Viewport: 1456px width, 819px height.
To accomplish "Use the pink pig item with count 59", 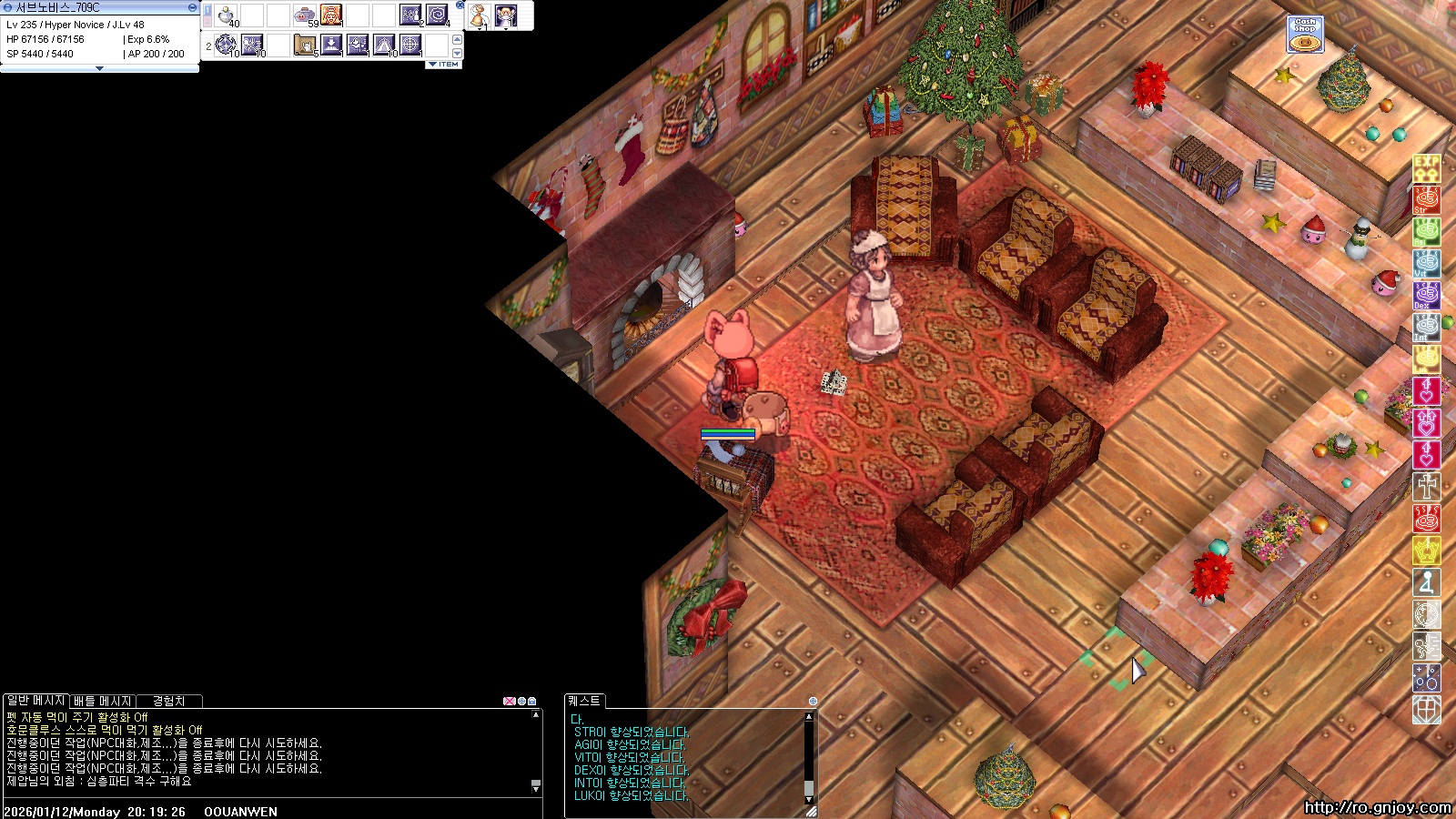I will [305, 15].
